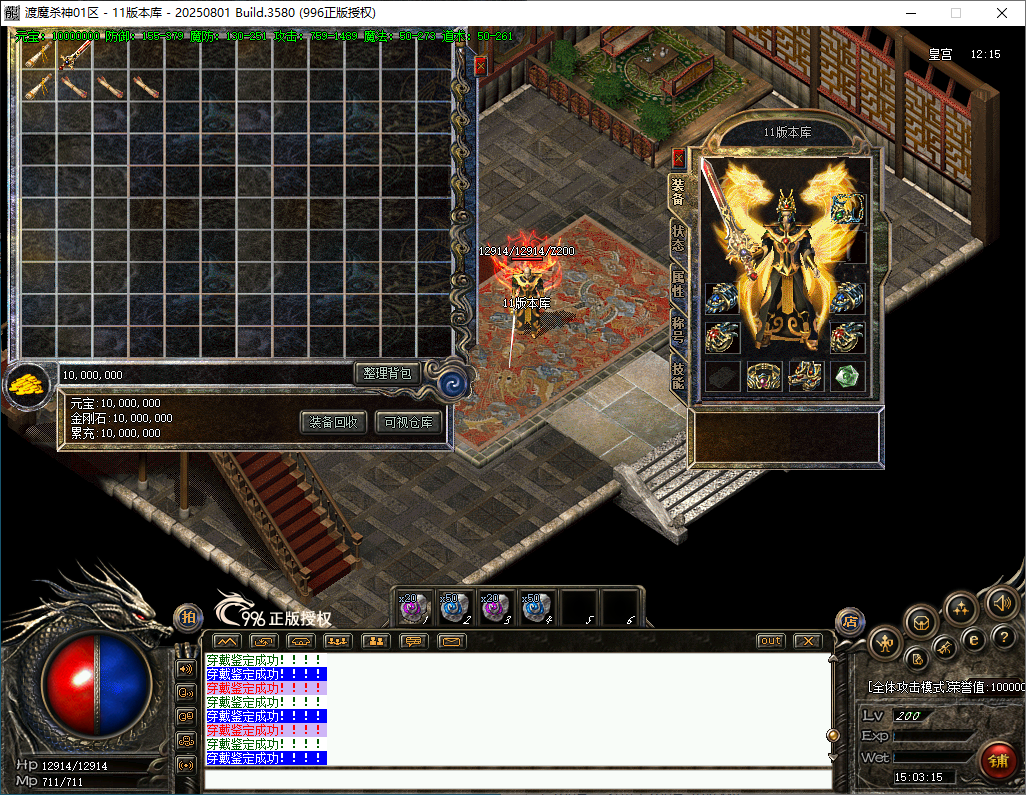This screenshot has height=795, width=1026.
Task: Show the 技能 skills tab
Action: point(678,375)
